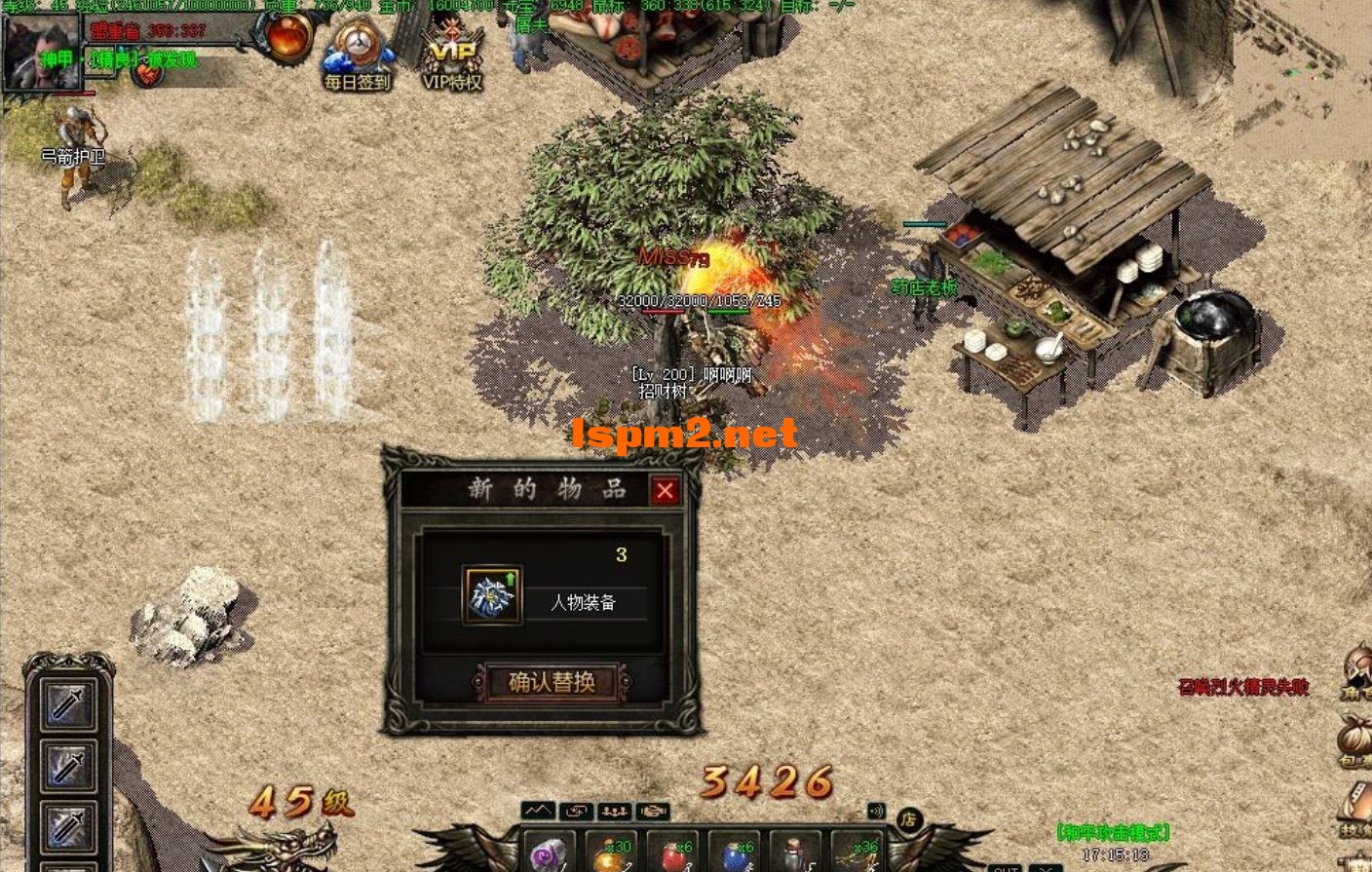The height and width of the screenshot is (872, 1372).
Task: Open the group members icon above hotbar
Action: (614, 811)
